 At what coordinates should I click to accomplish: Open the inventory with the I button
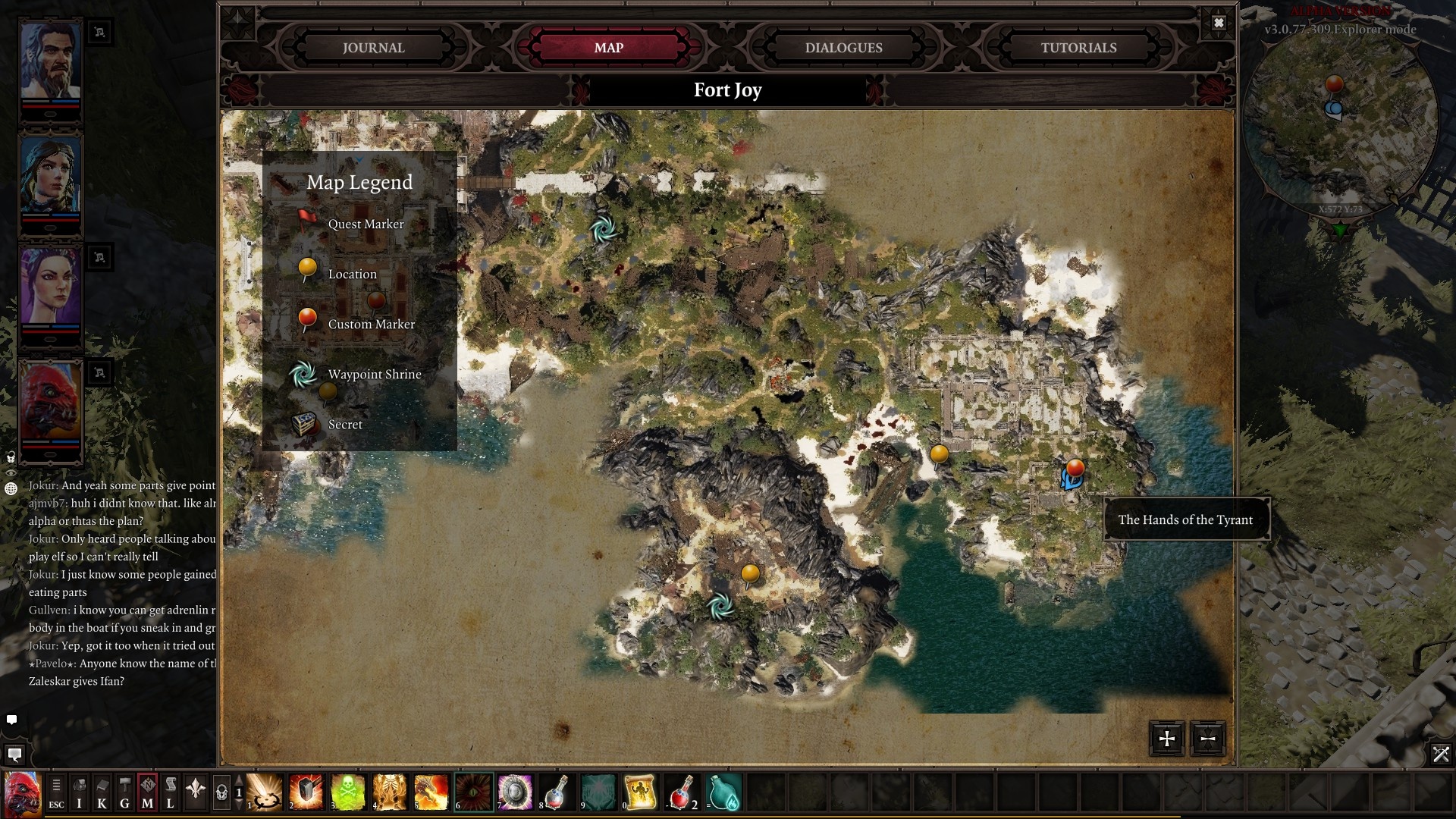click(x=79, y=793)
